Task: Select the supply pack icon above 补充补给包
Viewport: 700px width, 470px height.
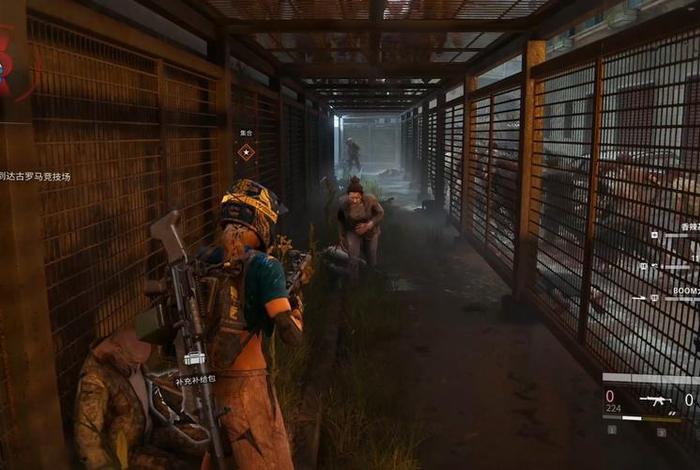Action: point(194,359)
